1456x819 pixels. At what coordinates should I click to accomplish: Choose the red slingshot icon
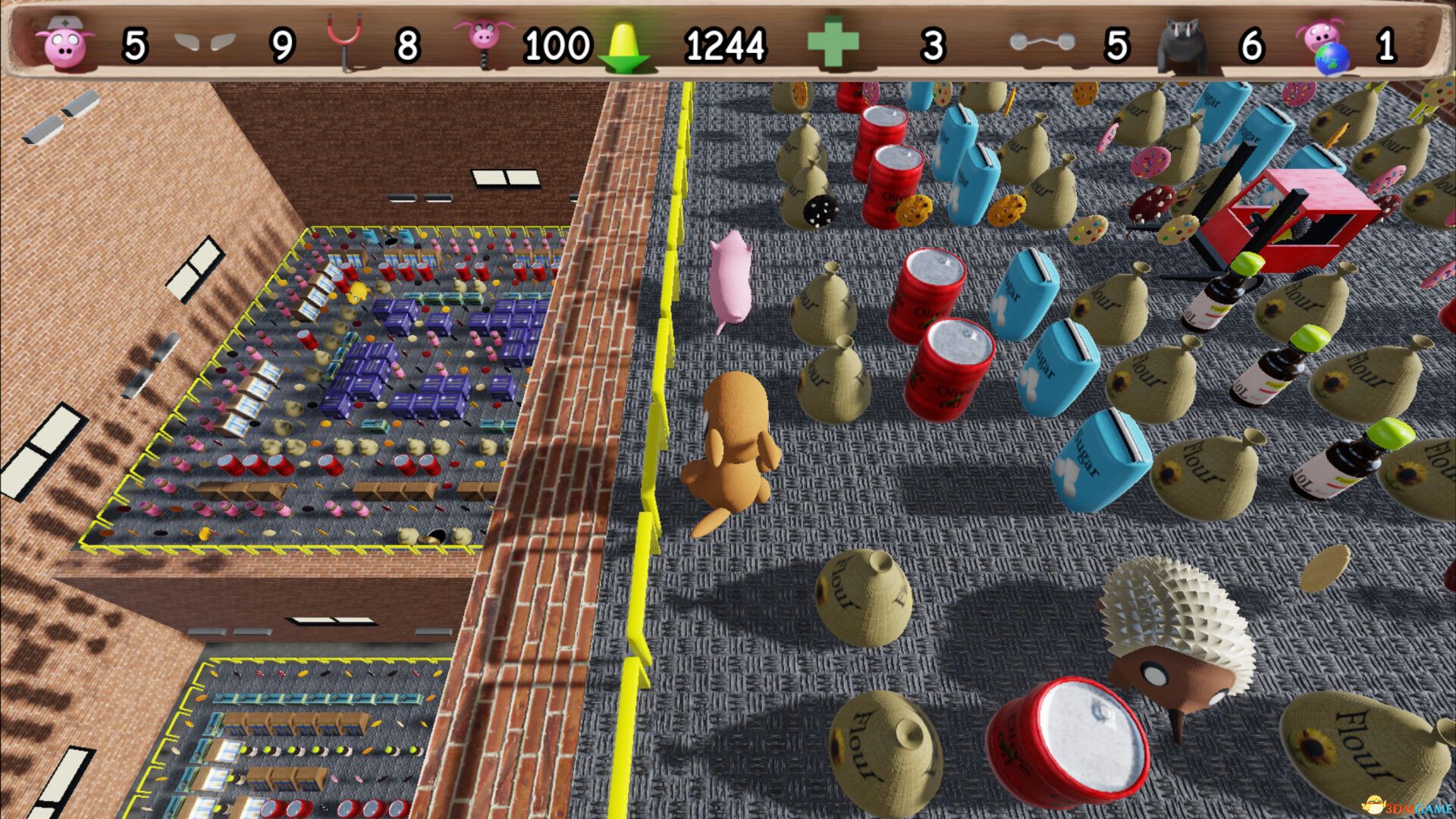click(344, 44)
